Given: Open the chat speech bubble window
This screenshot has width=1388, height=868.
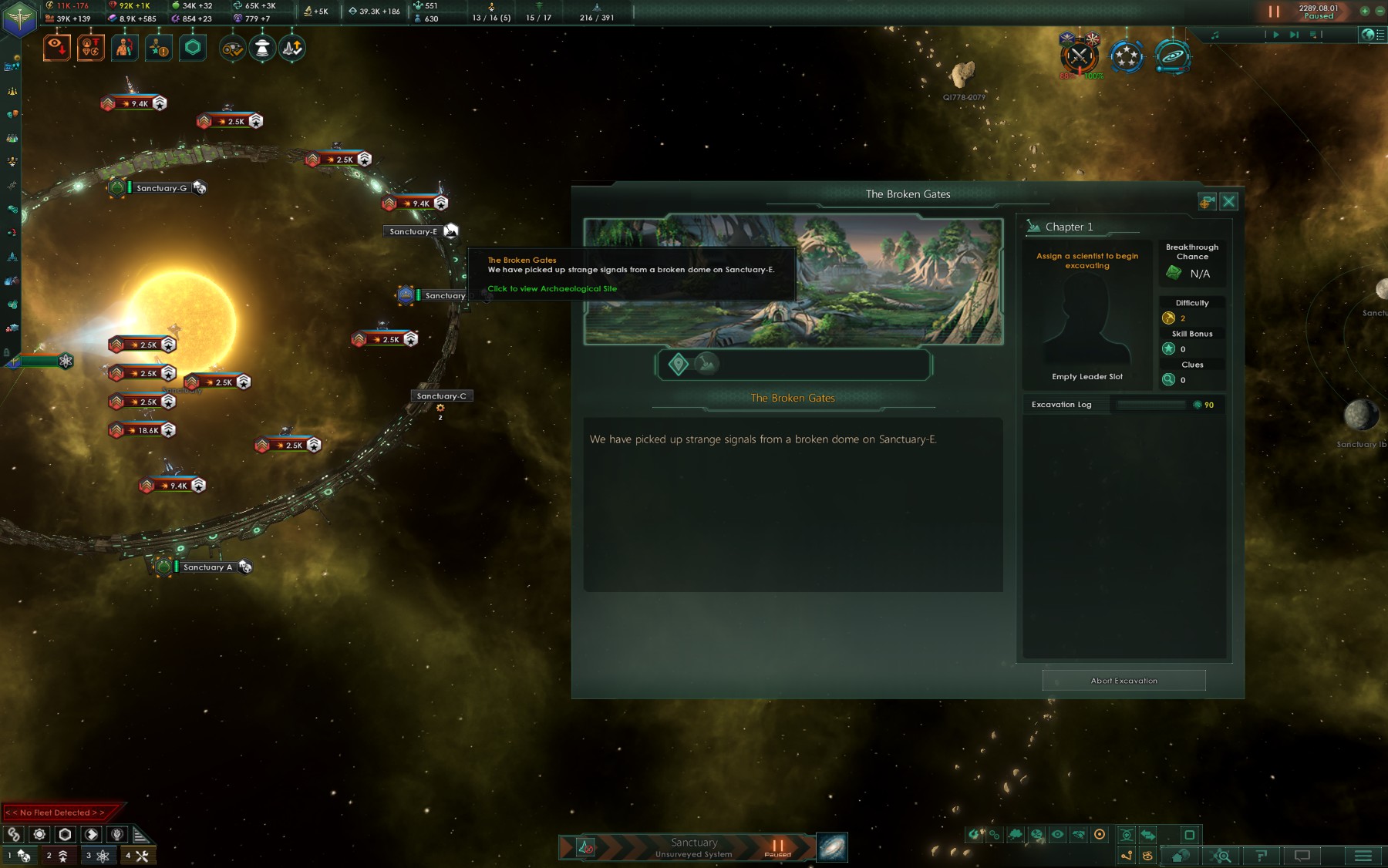Looking at the screenshot, I should (x=1302, y=856).
